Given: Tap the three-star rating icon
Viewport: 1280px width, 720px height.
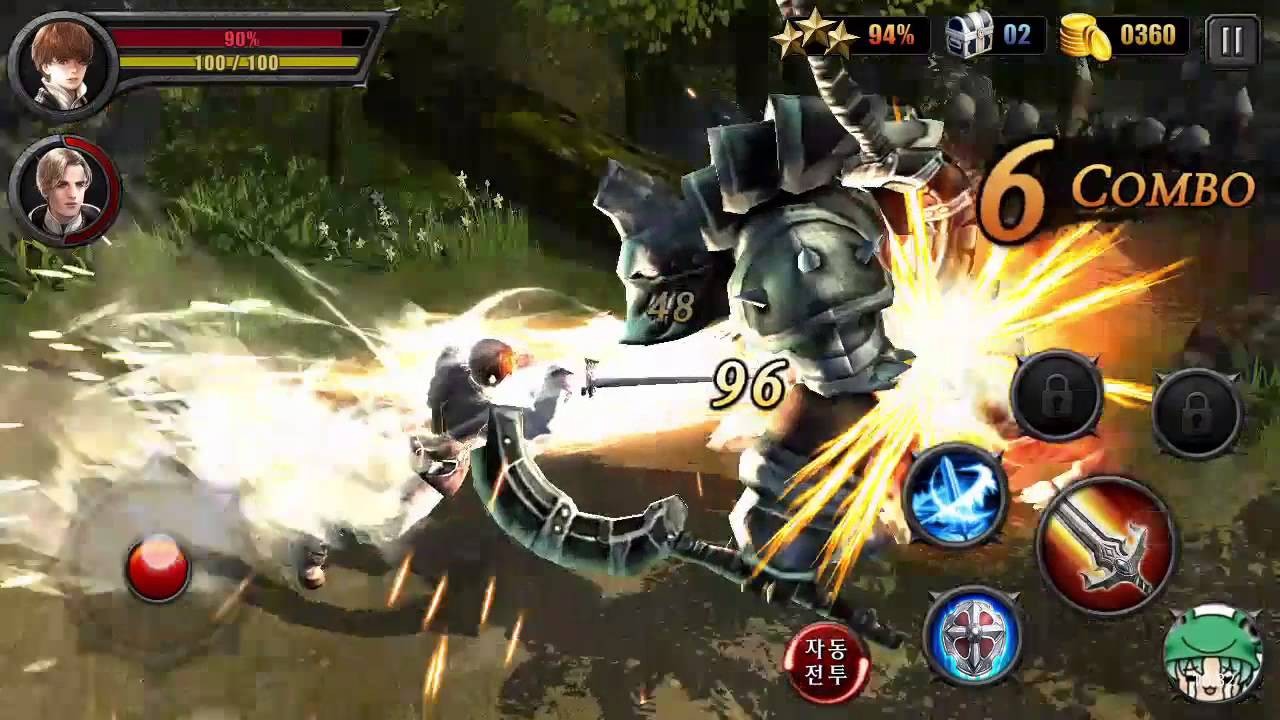Looking at the screenshot, I should [815, 35].
